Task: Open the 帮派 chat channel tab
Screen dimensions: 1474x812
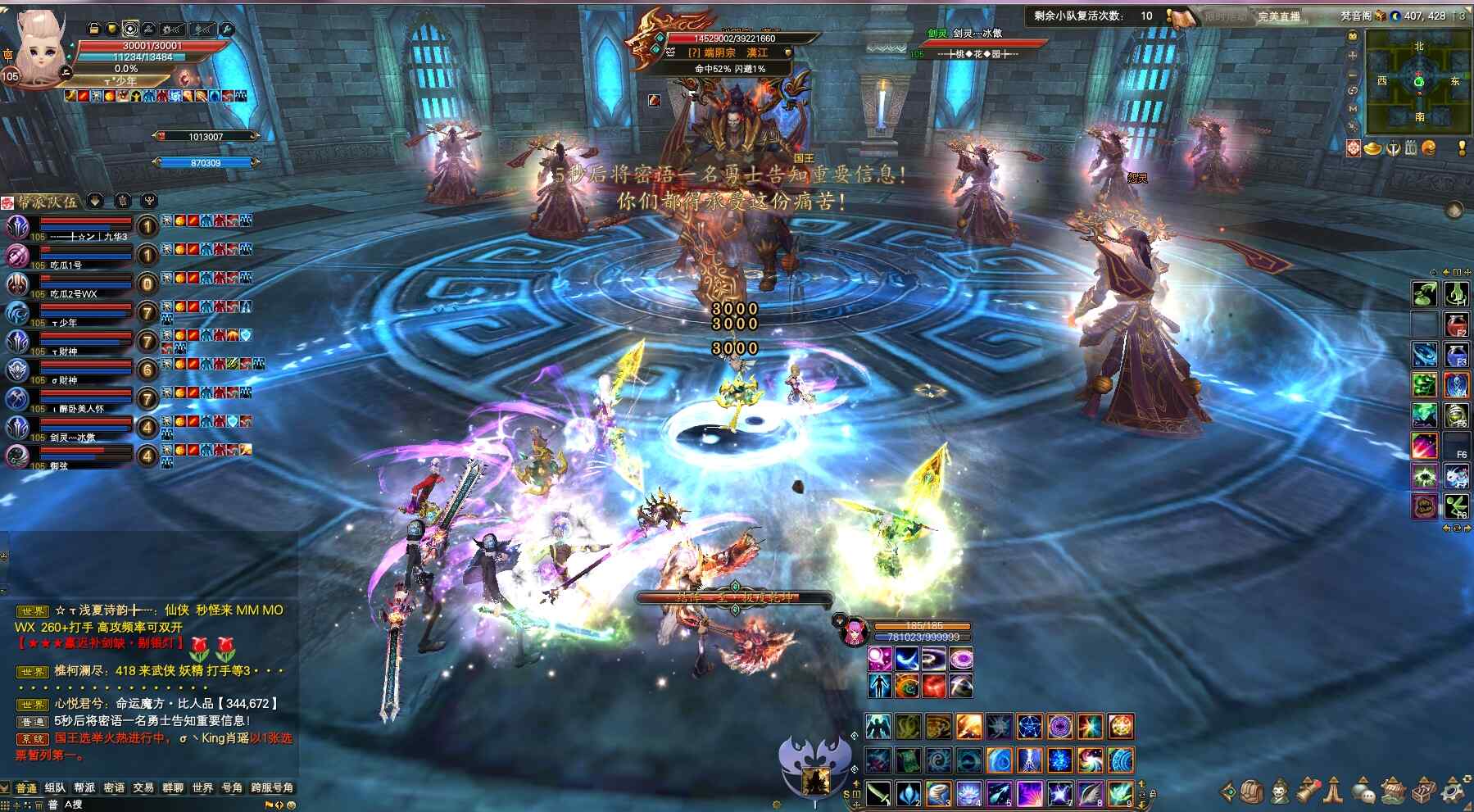Action: (x=84, y=787)
